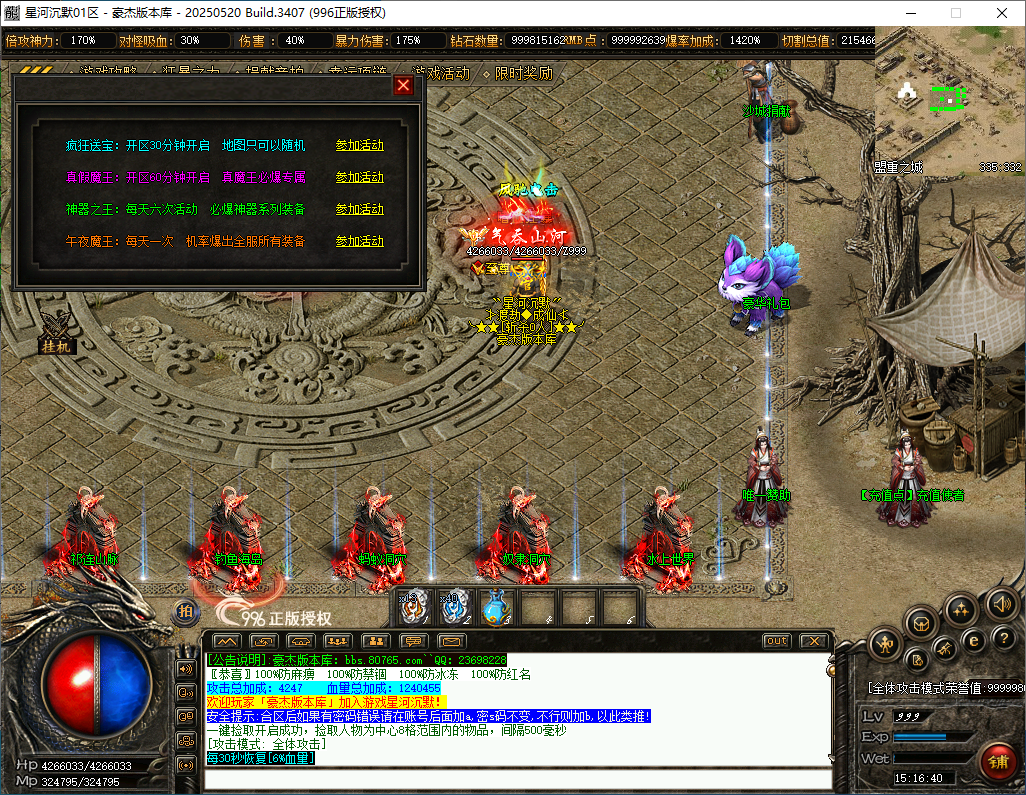Click the chat text input field
Screen dimensions: 1026x795
coord(518,779)
